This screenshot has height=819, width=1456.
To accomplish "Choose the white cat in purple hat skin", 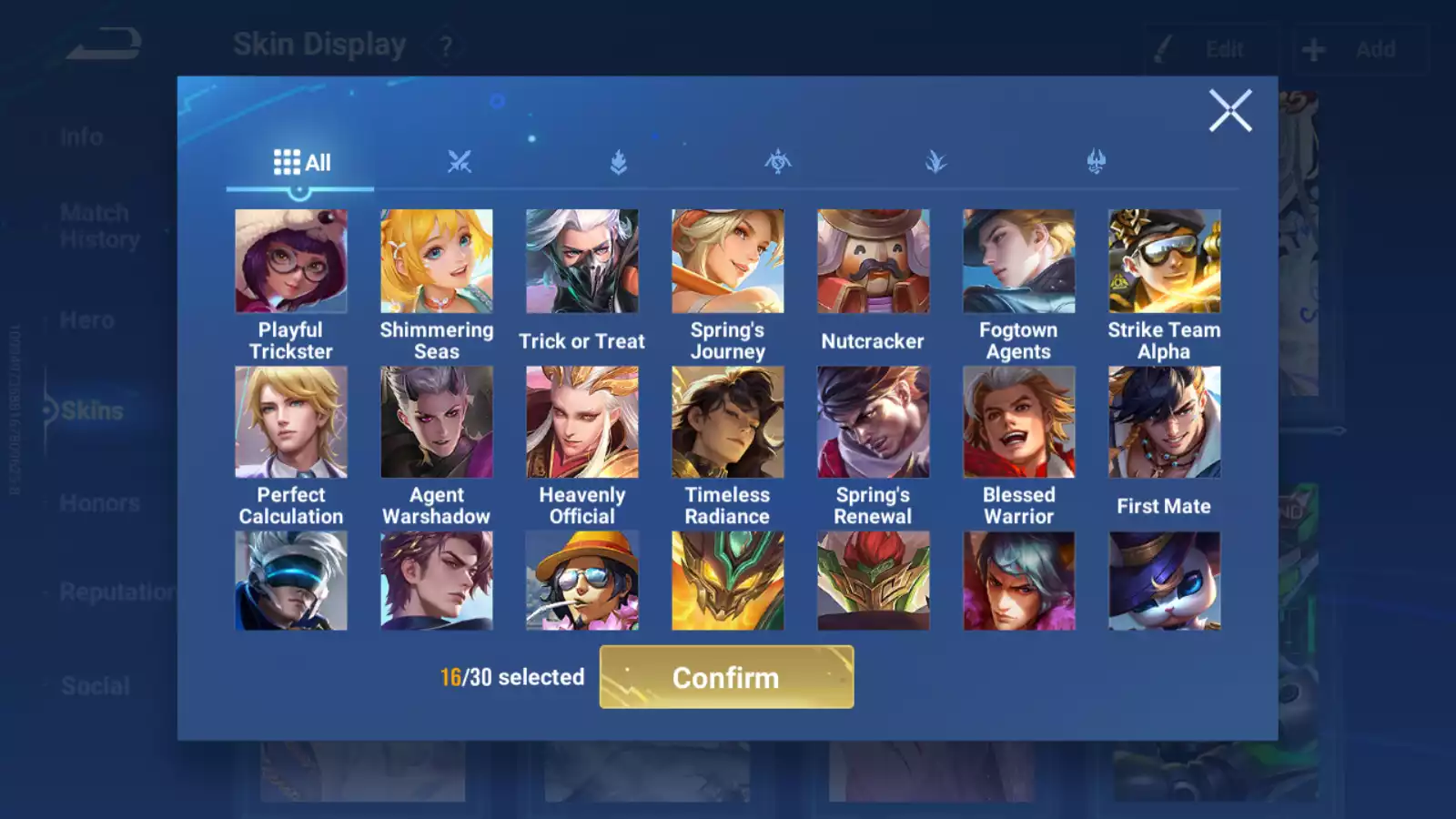I will click(x=1164, y=581).
